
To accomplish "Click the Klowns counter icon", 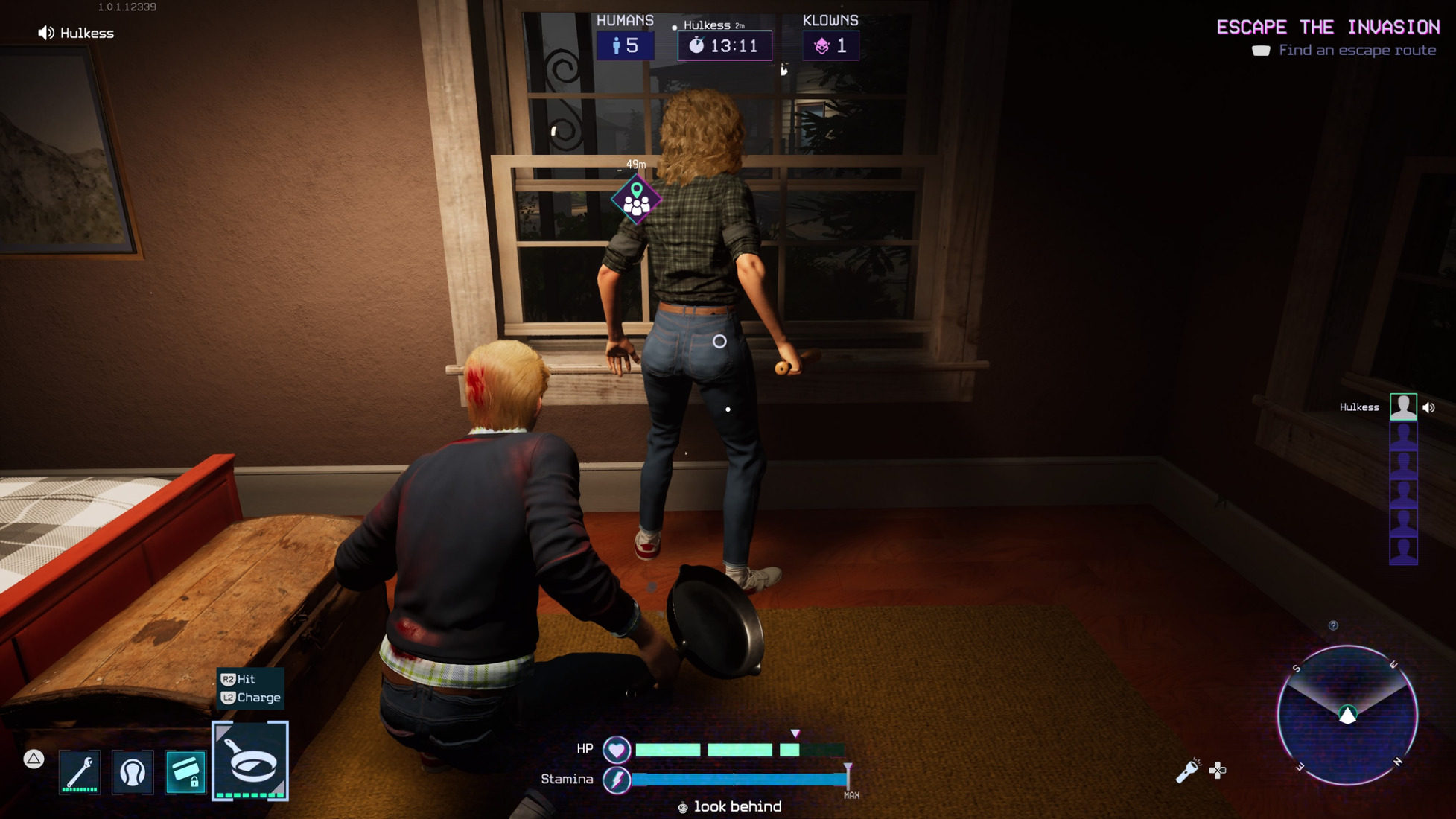I will coord(821,46).
